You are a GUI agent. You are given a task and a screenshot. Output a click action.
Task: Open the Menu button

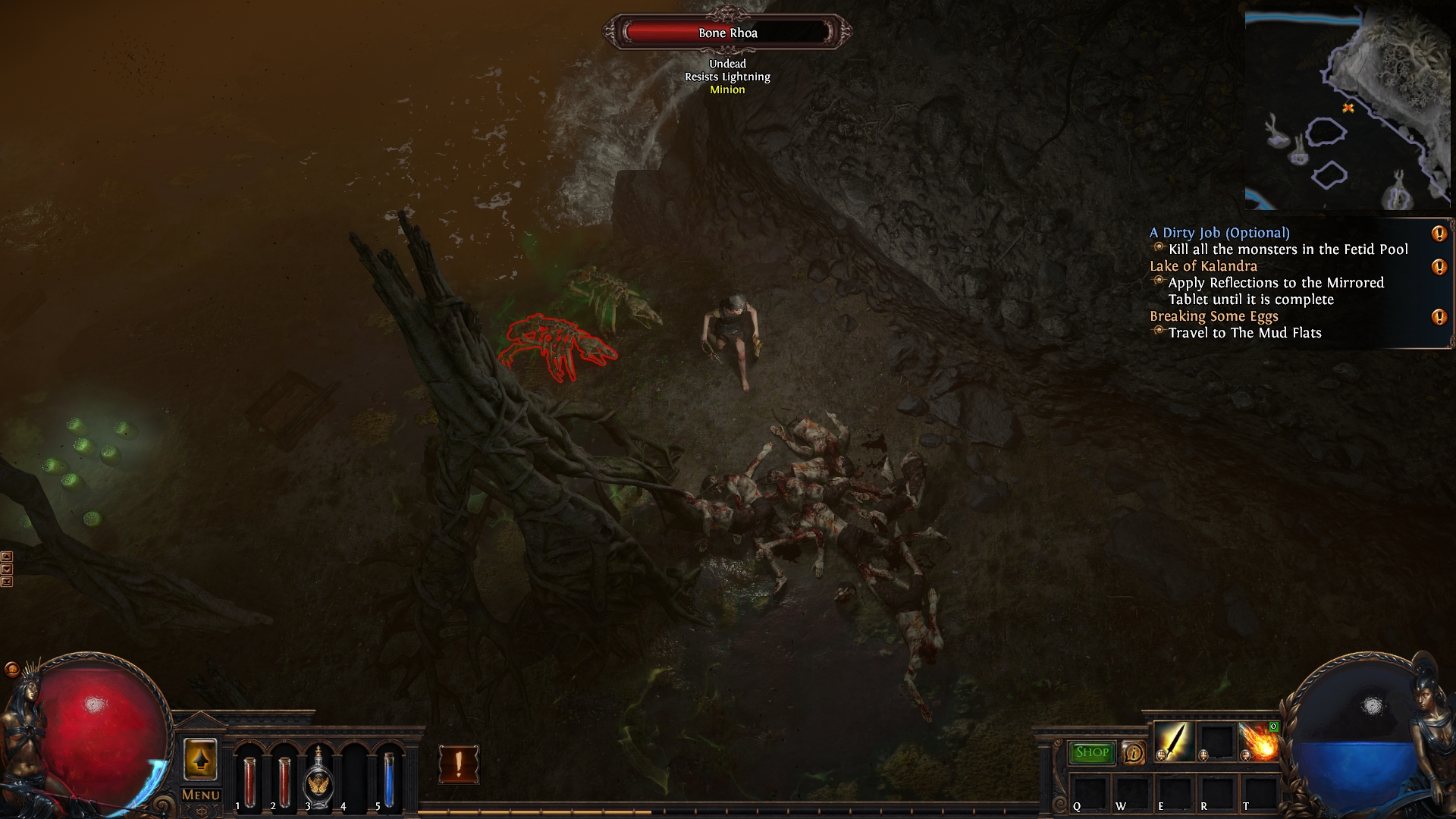point(201,795)
